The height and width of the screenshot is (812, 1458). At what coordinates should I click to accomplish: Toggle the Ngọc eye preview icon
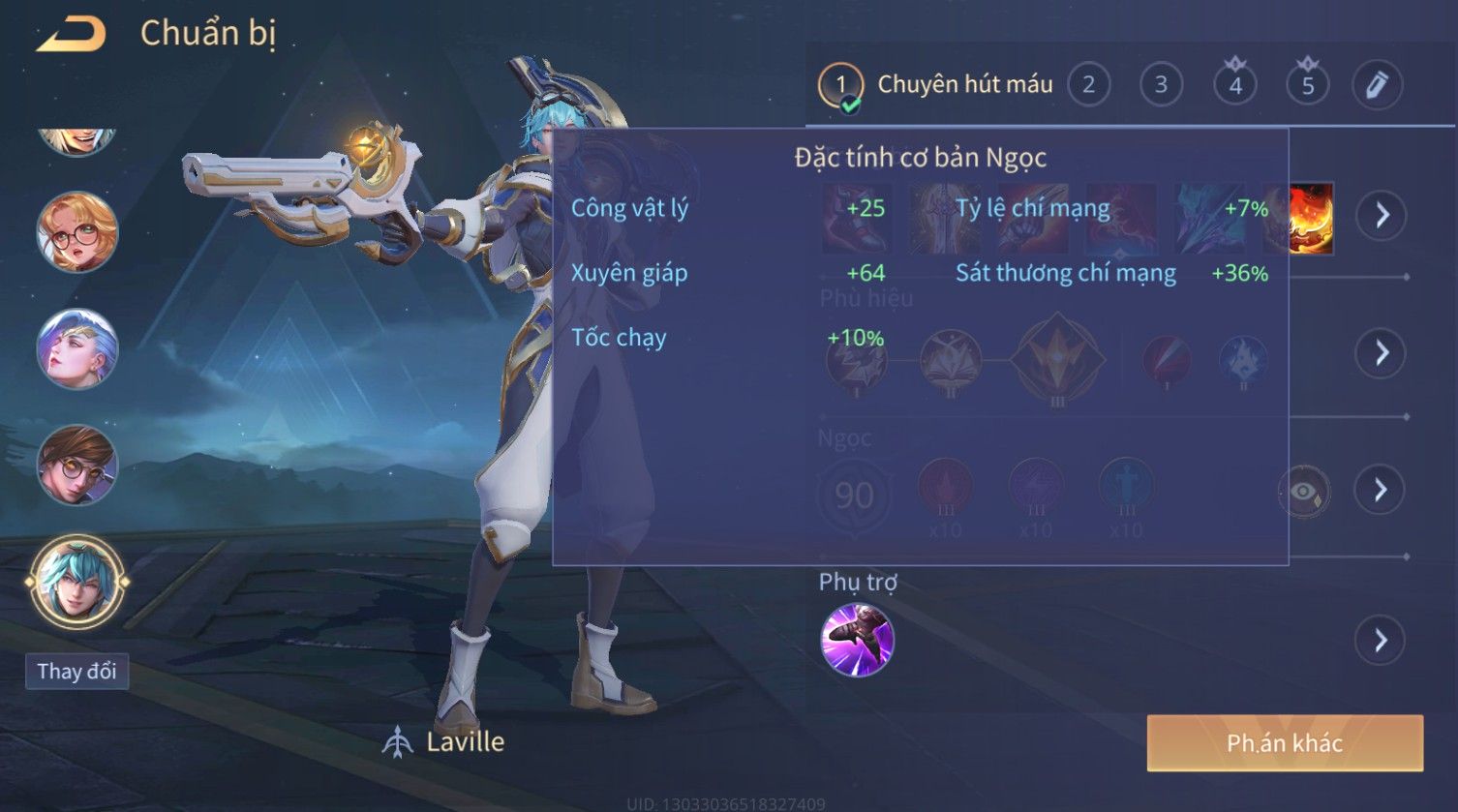click(1303, 492)
